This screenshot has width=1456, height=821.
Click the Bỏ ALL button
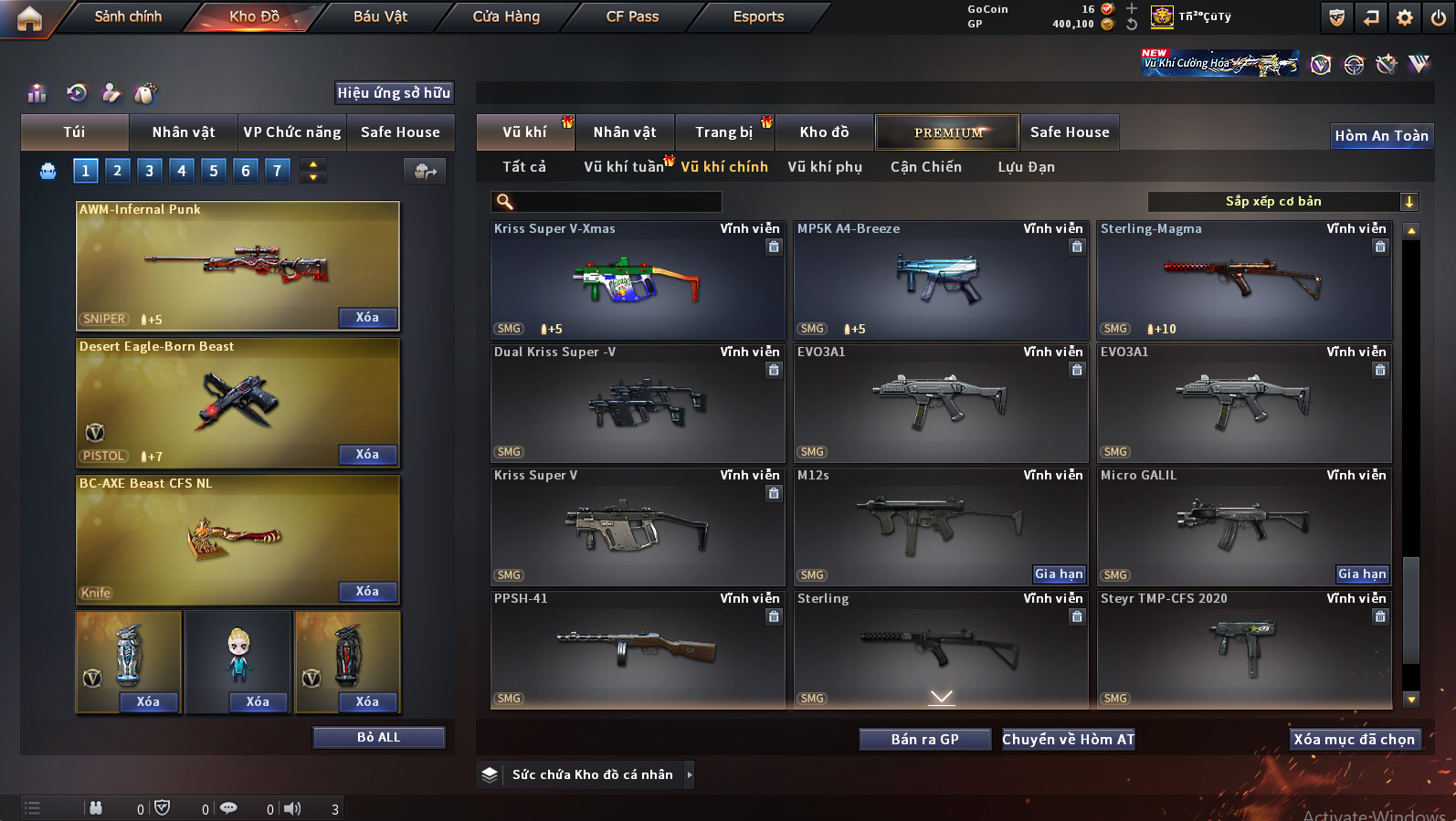pos(378,737)
